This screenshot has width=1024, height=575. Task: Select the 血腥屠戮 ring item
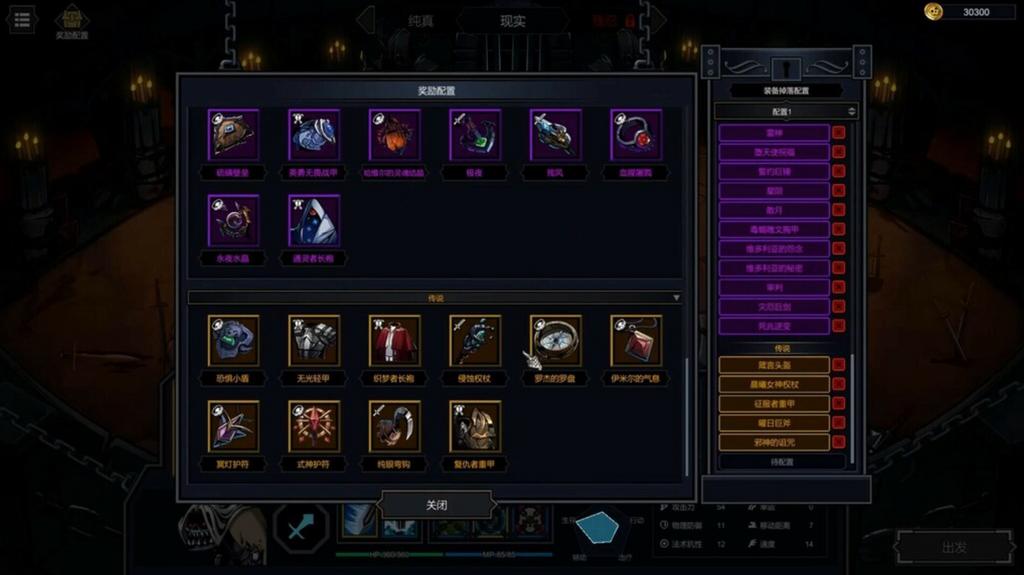(636, 135)
